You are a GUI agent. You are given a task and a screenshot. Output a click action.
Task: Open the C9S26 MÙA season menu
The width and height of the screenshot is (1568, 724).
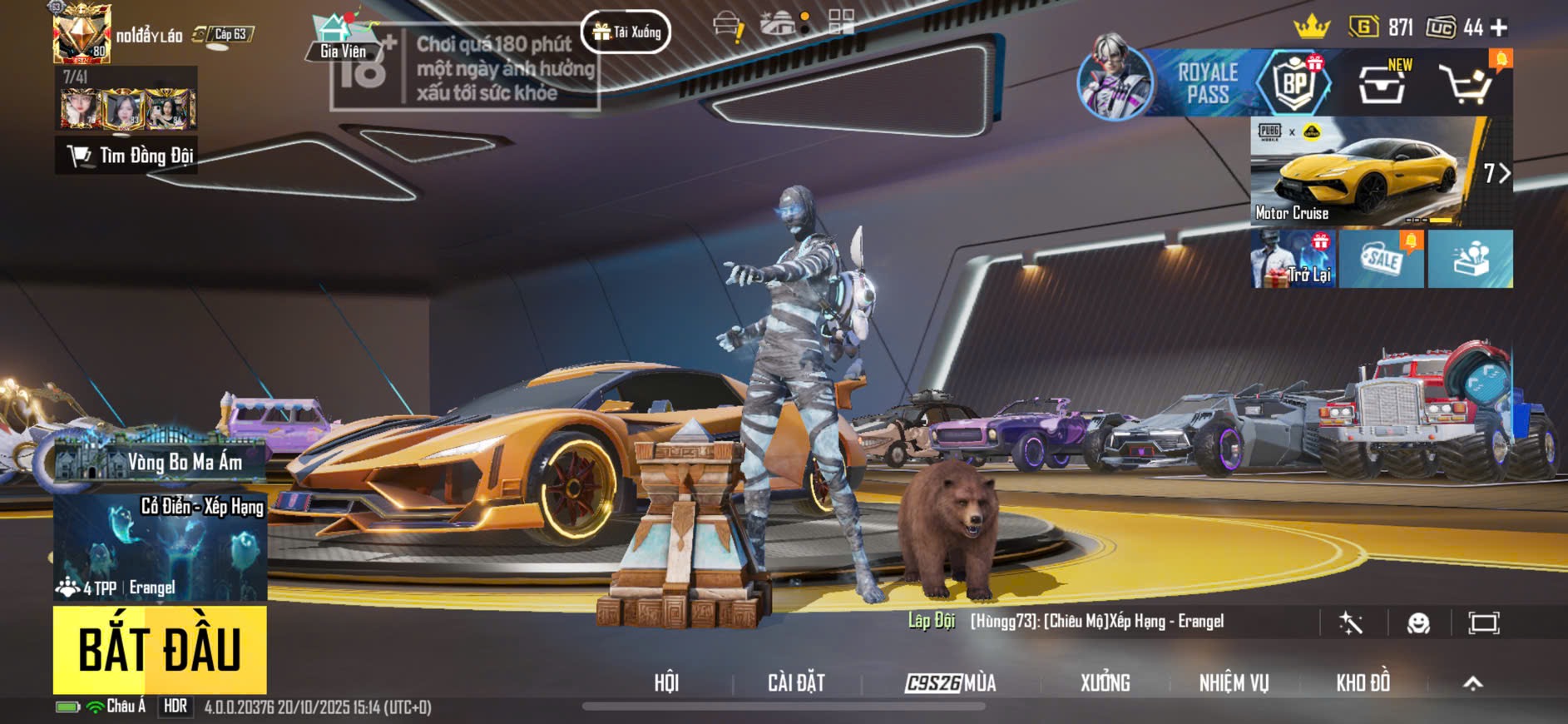[x=950, y=683]
